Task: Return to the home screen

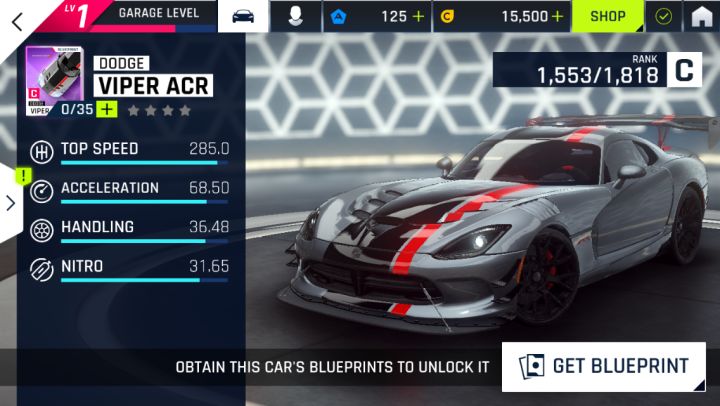Action: [702, 17]
